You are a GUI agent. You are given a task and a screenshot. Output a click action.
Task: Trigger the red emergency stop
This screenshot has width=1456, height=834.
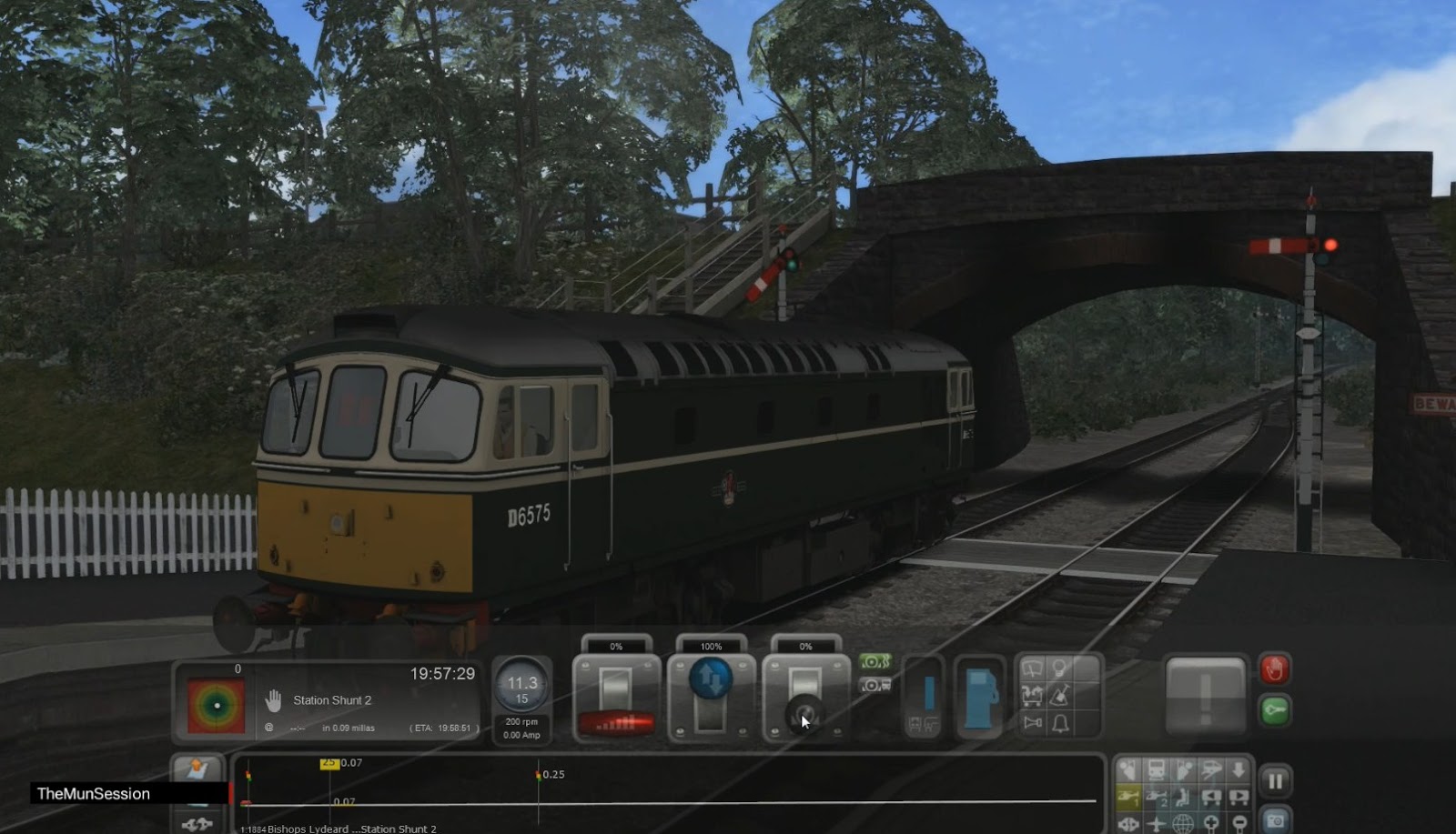tap(1277, 669)
